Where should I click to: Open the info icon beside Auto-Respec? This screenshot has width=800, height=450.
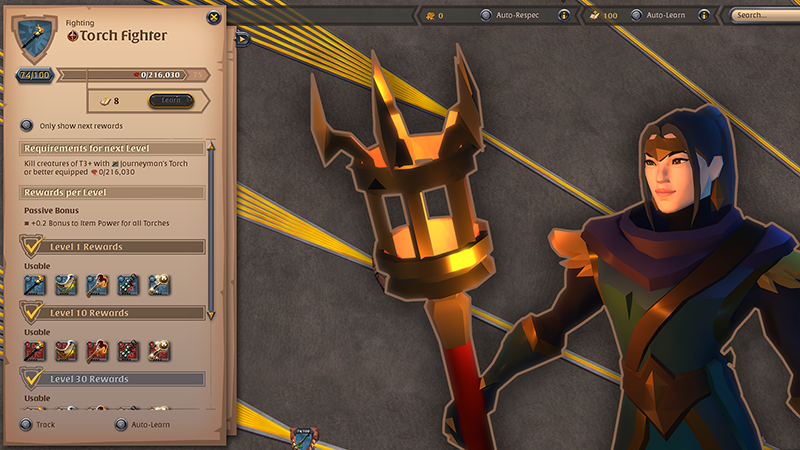click(564, 15)
